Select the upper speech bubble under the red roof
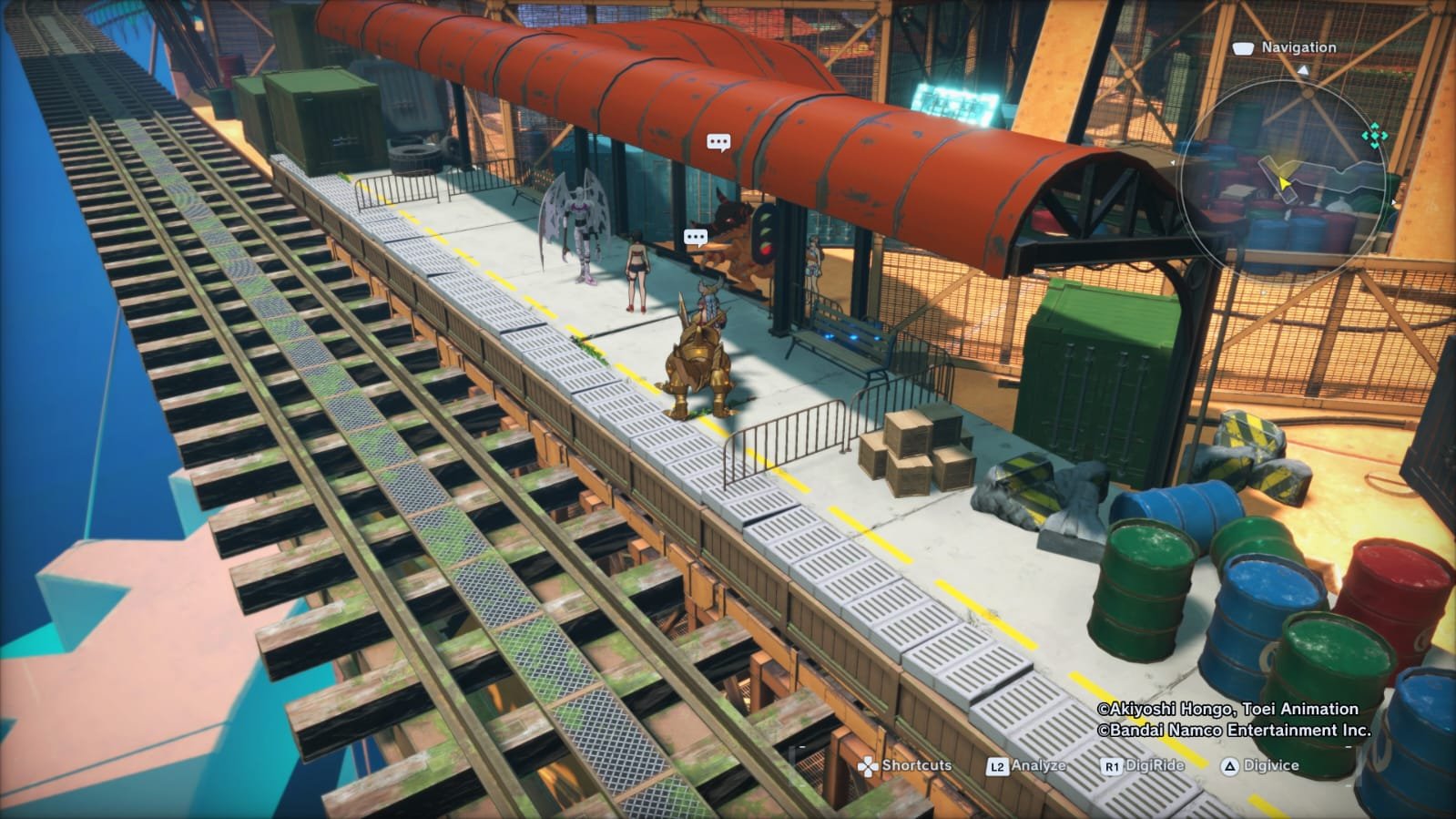This screenshot has width=1456, height=819. coord(718,142)
